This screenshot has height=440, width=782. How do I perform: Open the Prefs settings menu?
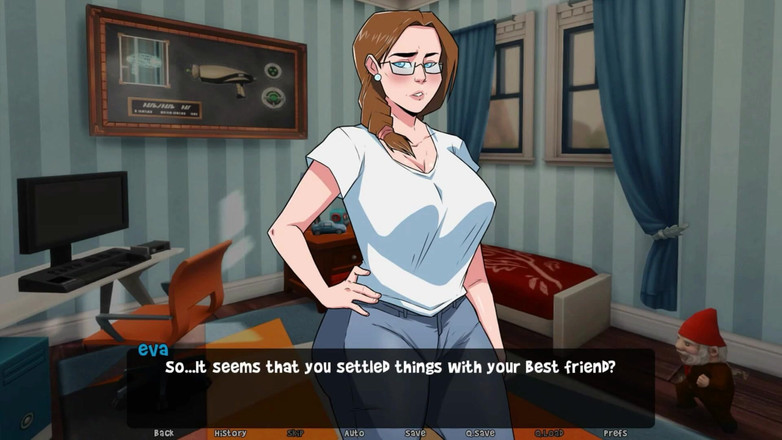(615, 433)
